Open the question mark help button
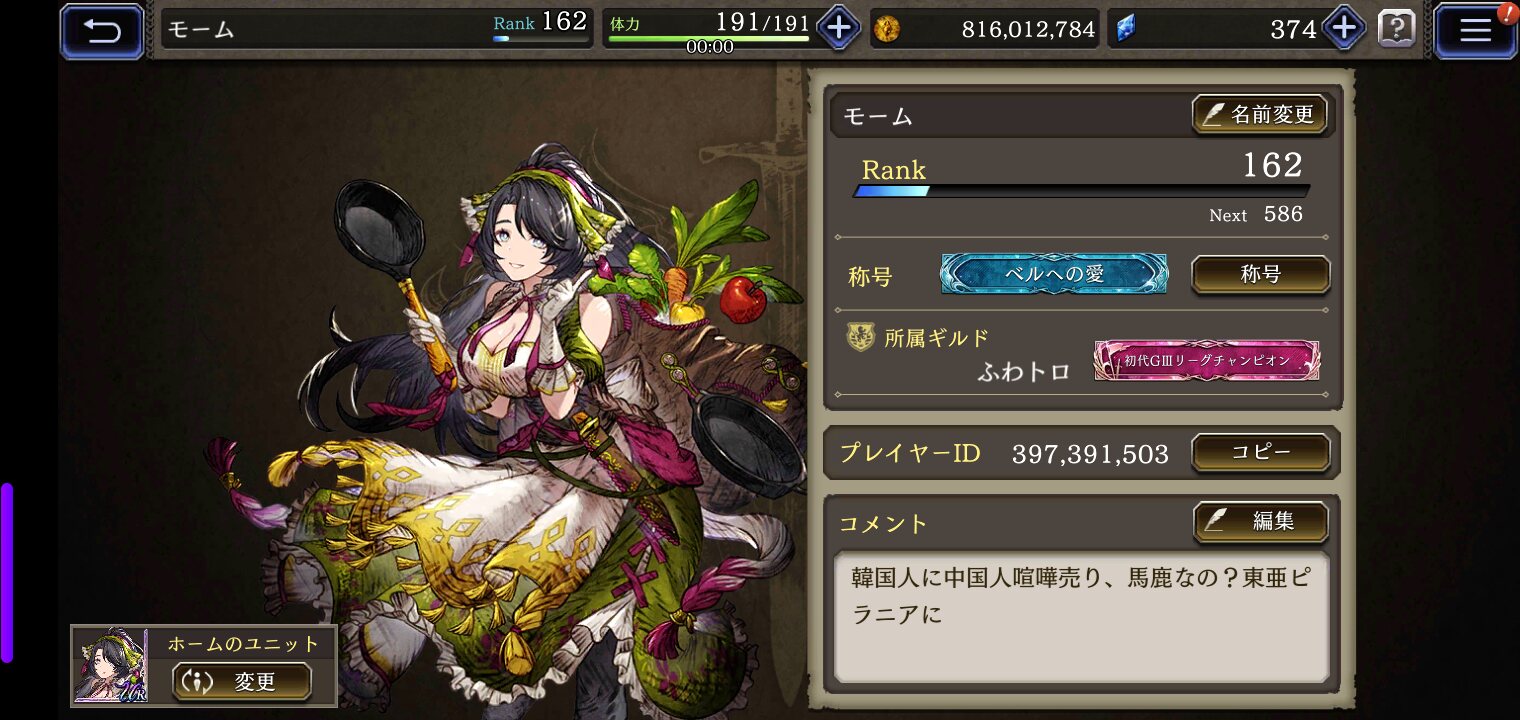Image resolution: width=1520 pixels, height=720 pixels. (1396, 29)
